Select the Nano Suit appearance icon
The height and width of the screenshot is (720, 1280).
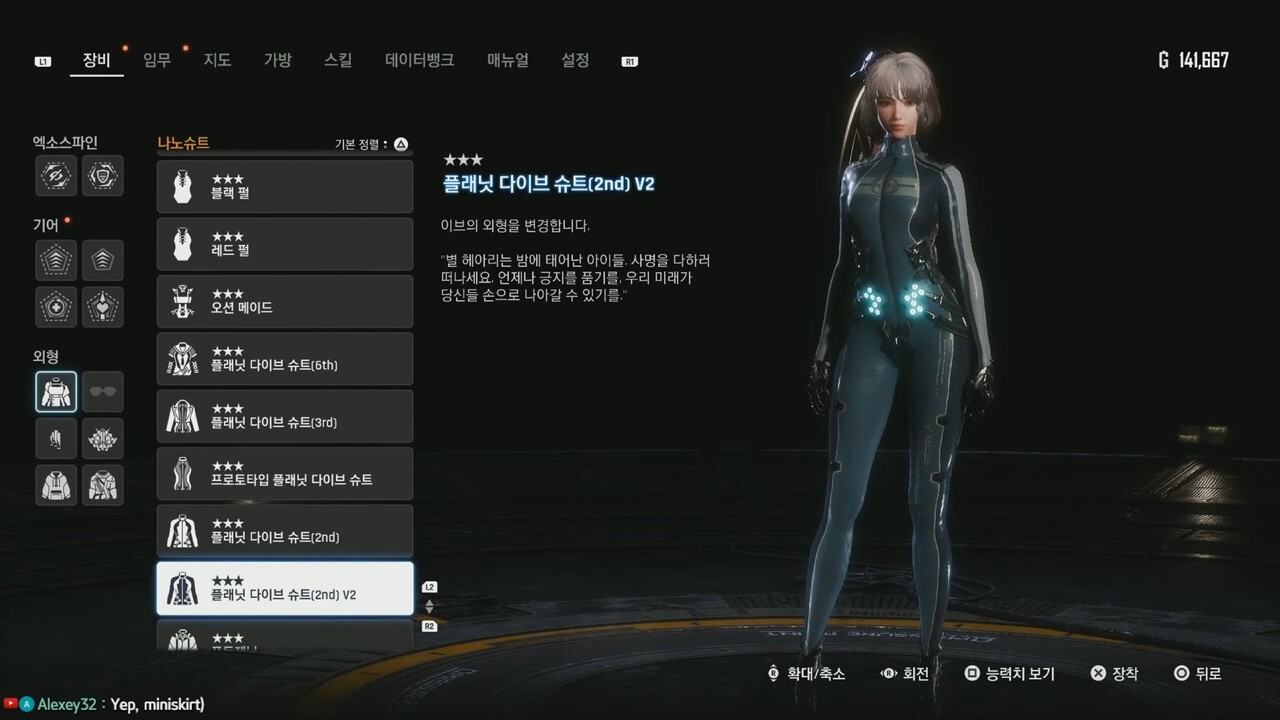(55, 391)
